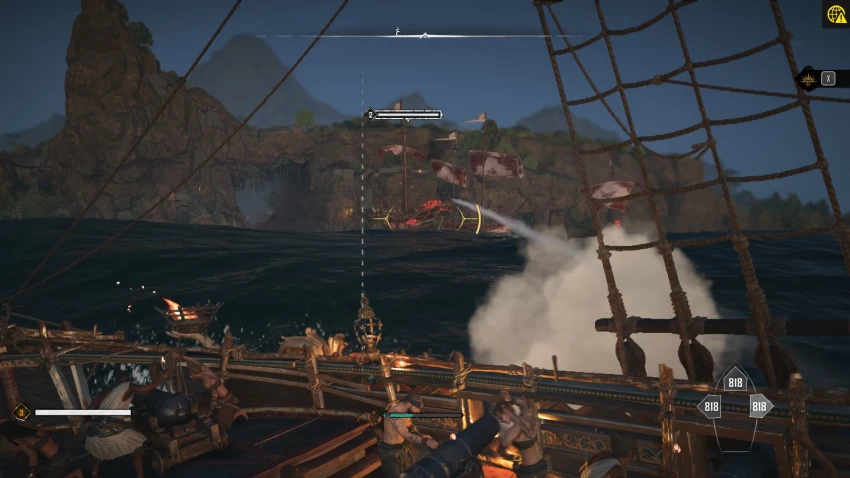
Task: Select the starboard side weapon slot
Action: (759, 406)
